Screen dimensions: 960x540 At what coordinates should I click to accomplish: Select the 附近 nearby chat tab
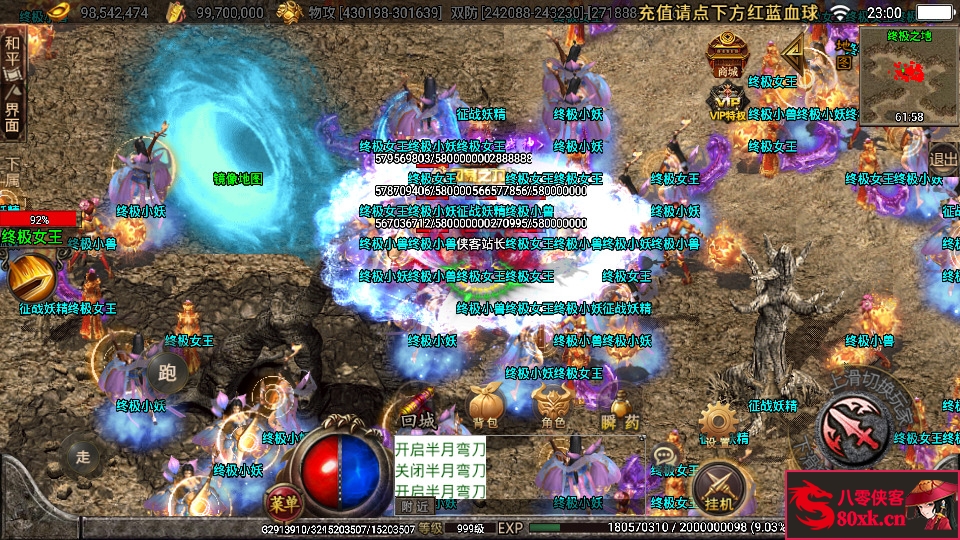[x=414, y=505]
